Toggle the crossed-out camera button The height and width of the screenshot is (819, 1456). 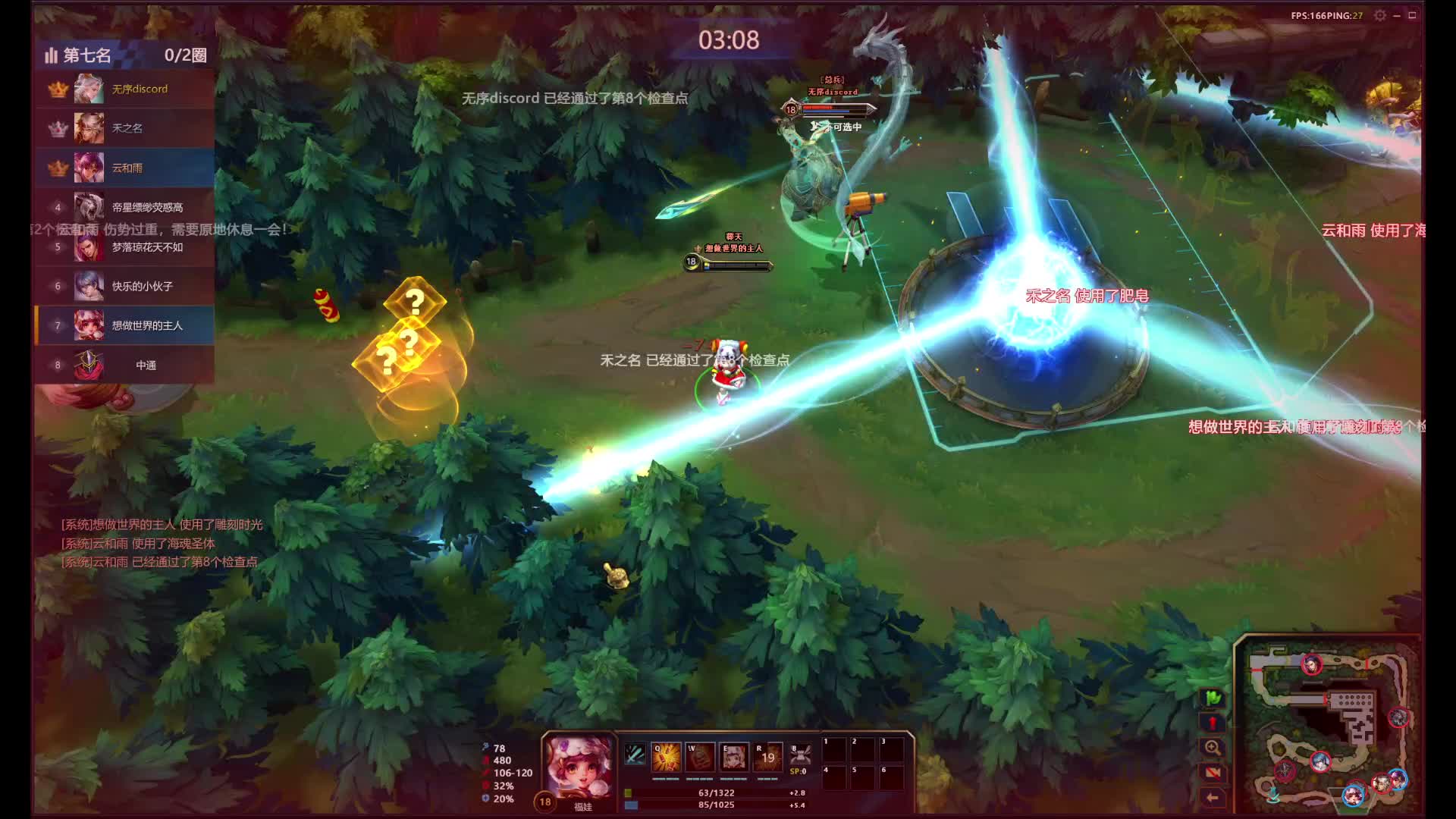click(1213, 773)
